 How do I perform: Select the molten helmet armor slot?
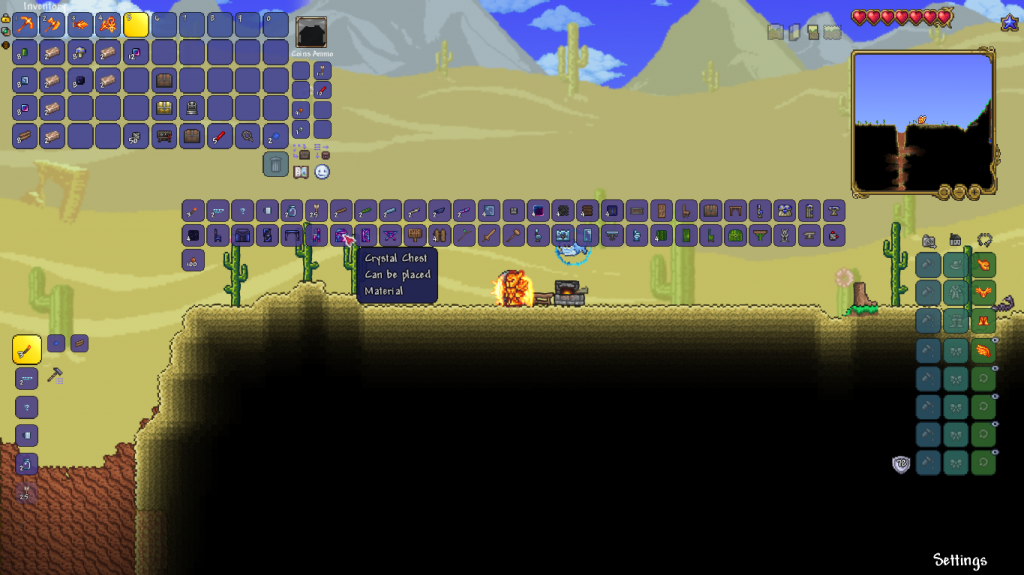pos(983,265)
